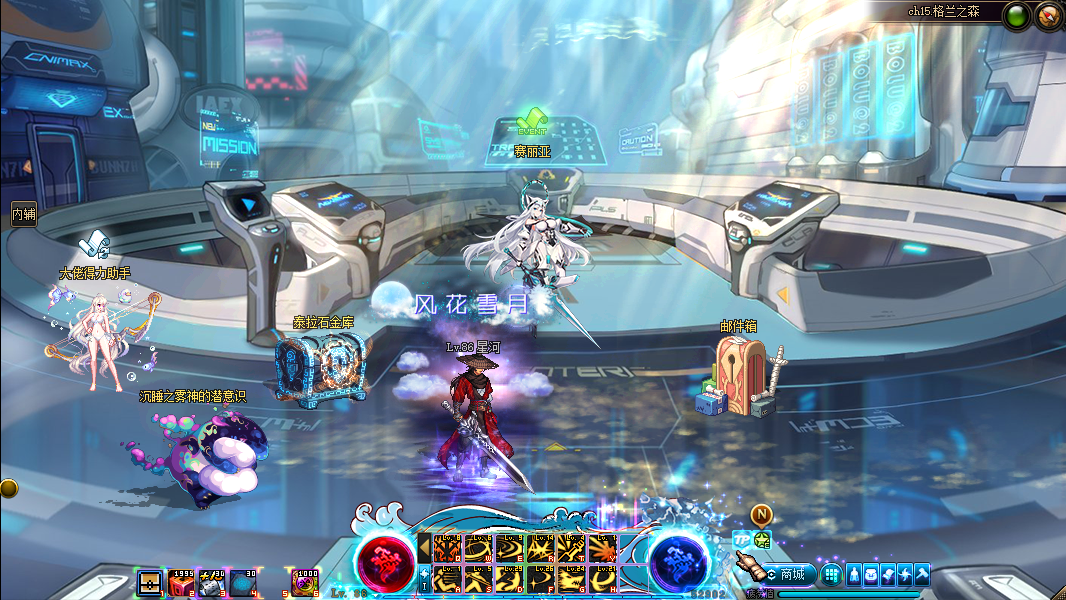Click the skill bar left arrow expander
1066x600 pixels.
(x=424, y=548)
